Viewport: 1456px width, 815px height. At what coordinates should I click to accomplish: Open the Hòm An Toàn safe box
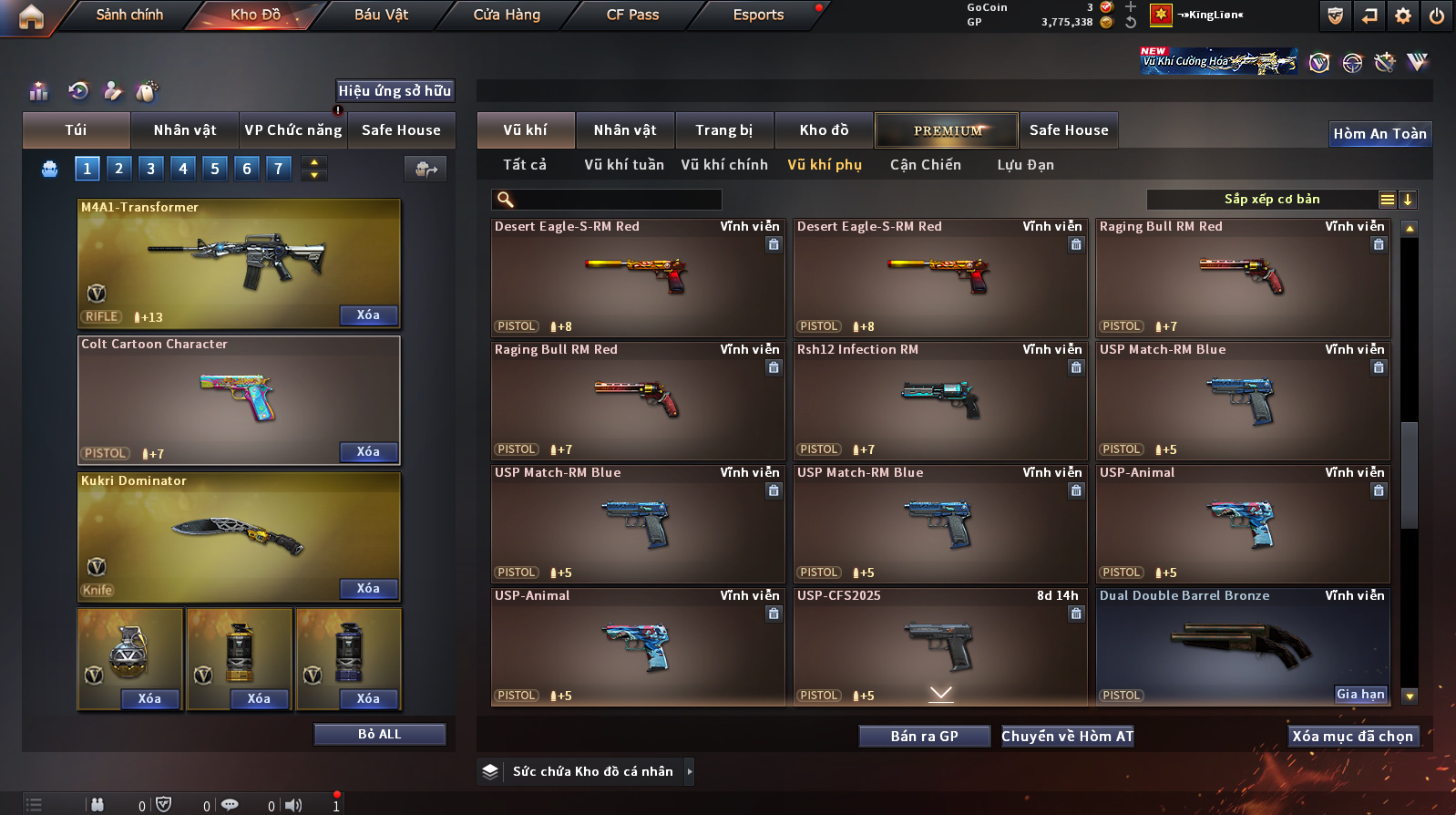click(1379, 134)
